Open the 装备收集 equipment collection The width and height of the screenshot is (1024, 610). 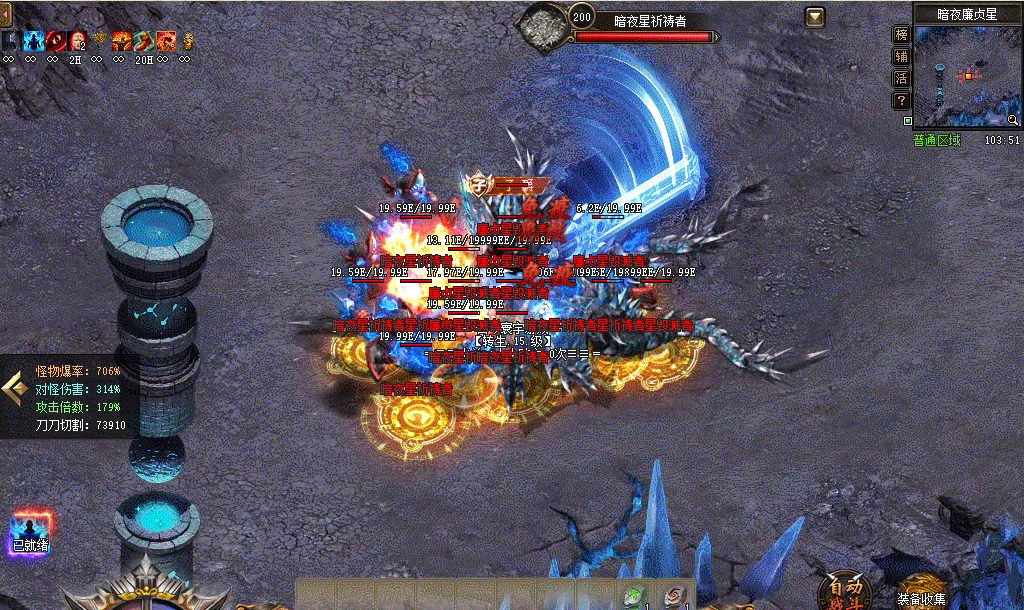click(x=921, y=594)
